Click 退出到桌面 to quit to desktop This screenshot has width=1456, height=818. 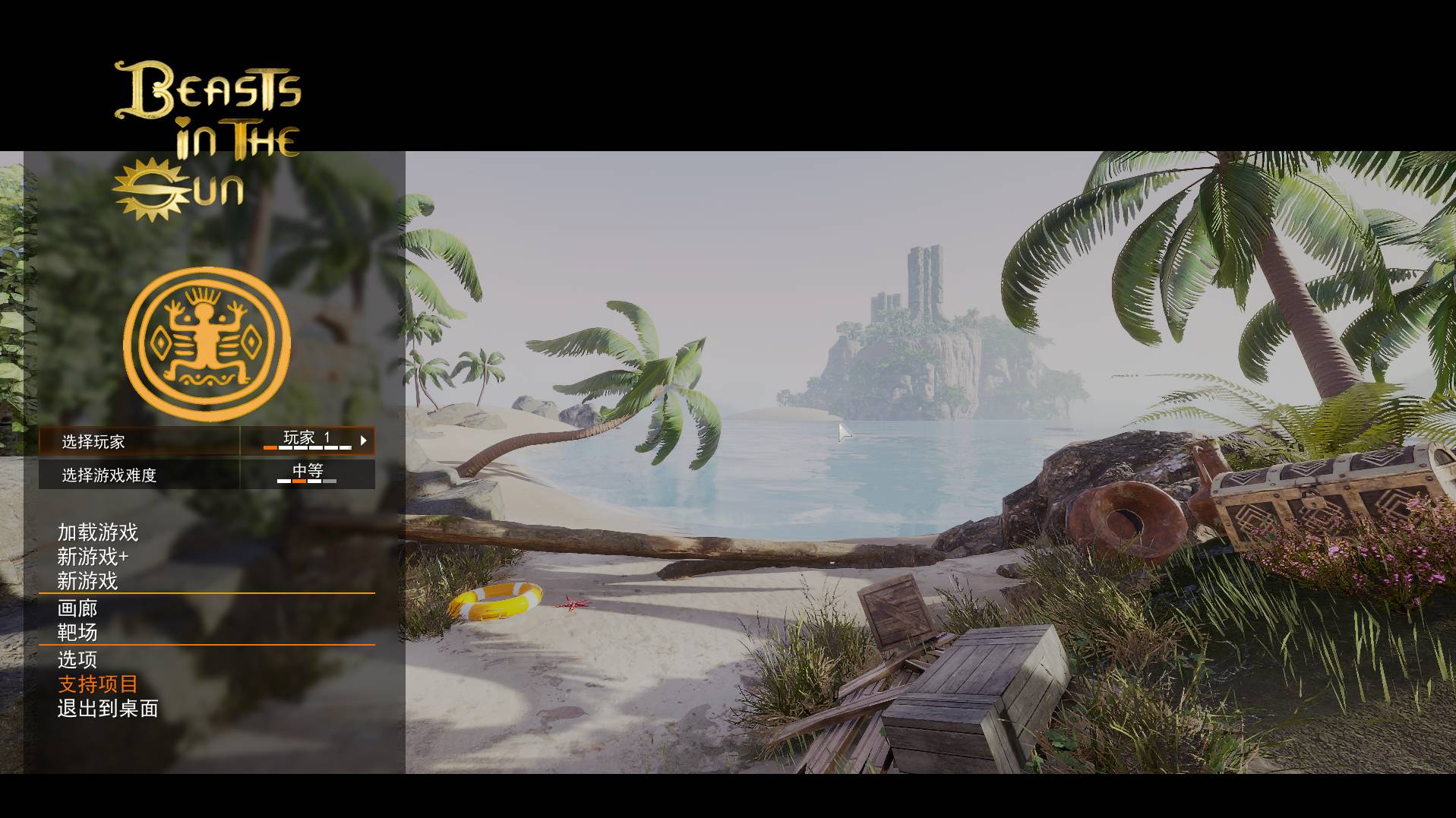point(108,709)
